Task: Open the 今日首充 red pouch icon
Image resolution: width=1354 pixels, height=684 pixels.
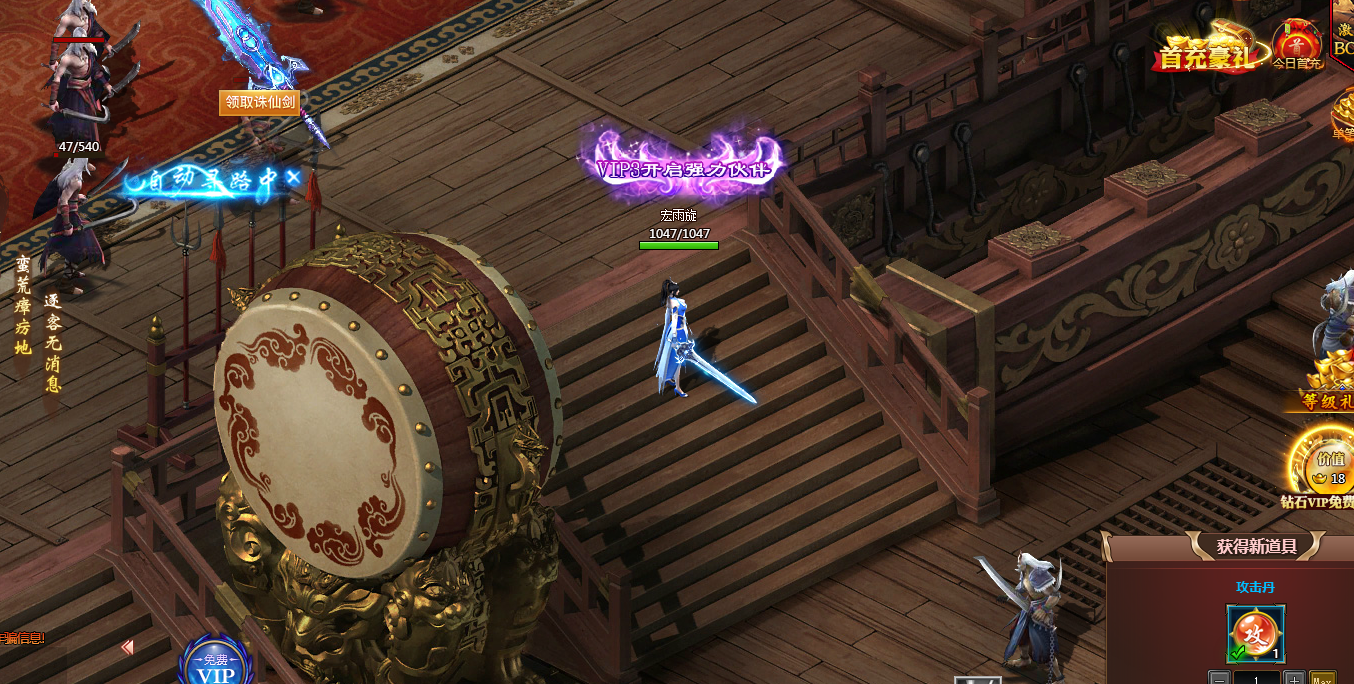Action: tap(1297, 43)
